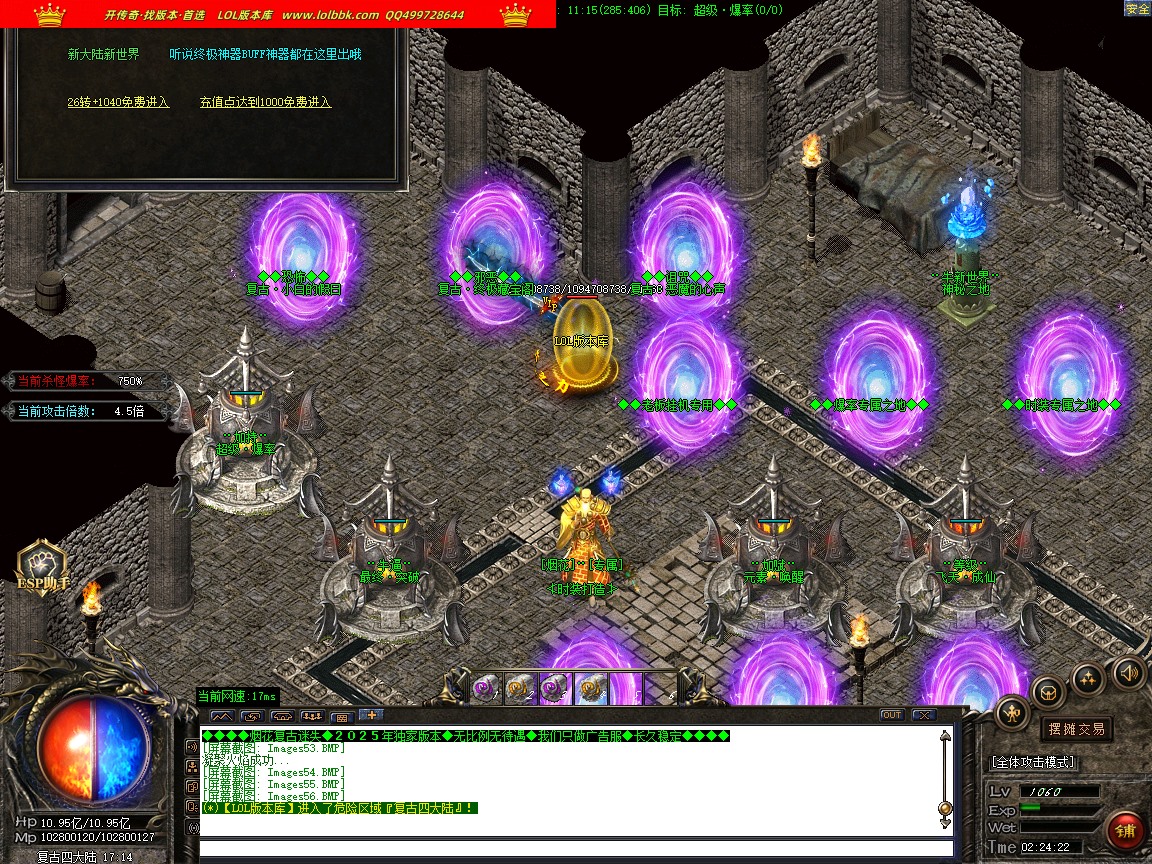This screenshot has height=864, width=1152.
Task: Open the skills icon with three sparkles
Action: [x=1088, y=679]
